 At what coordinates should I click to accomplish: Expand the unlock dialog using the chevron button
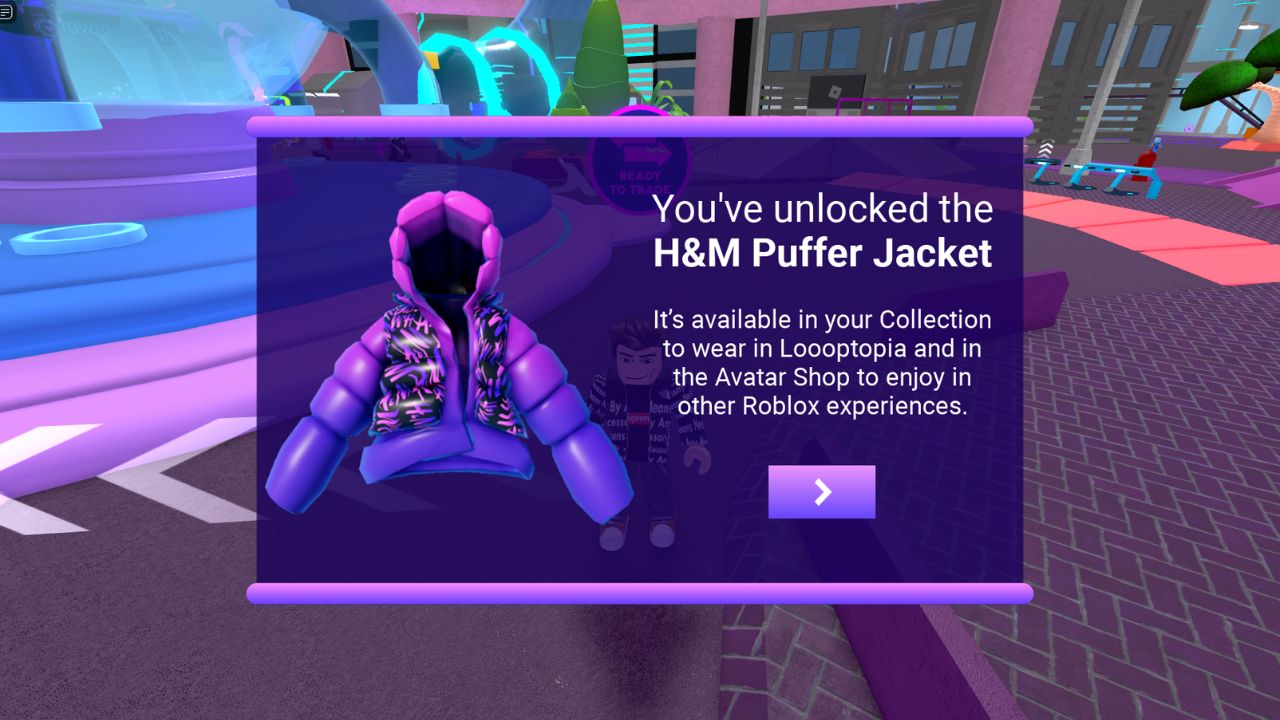pos(821,491)
